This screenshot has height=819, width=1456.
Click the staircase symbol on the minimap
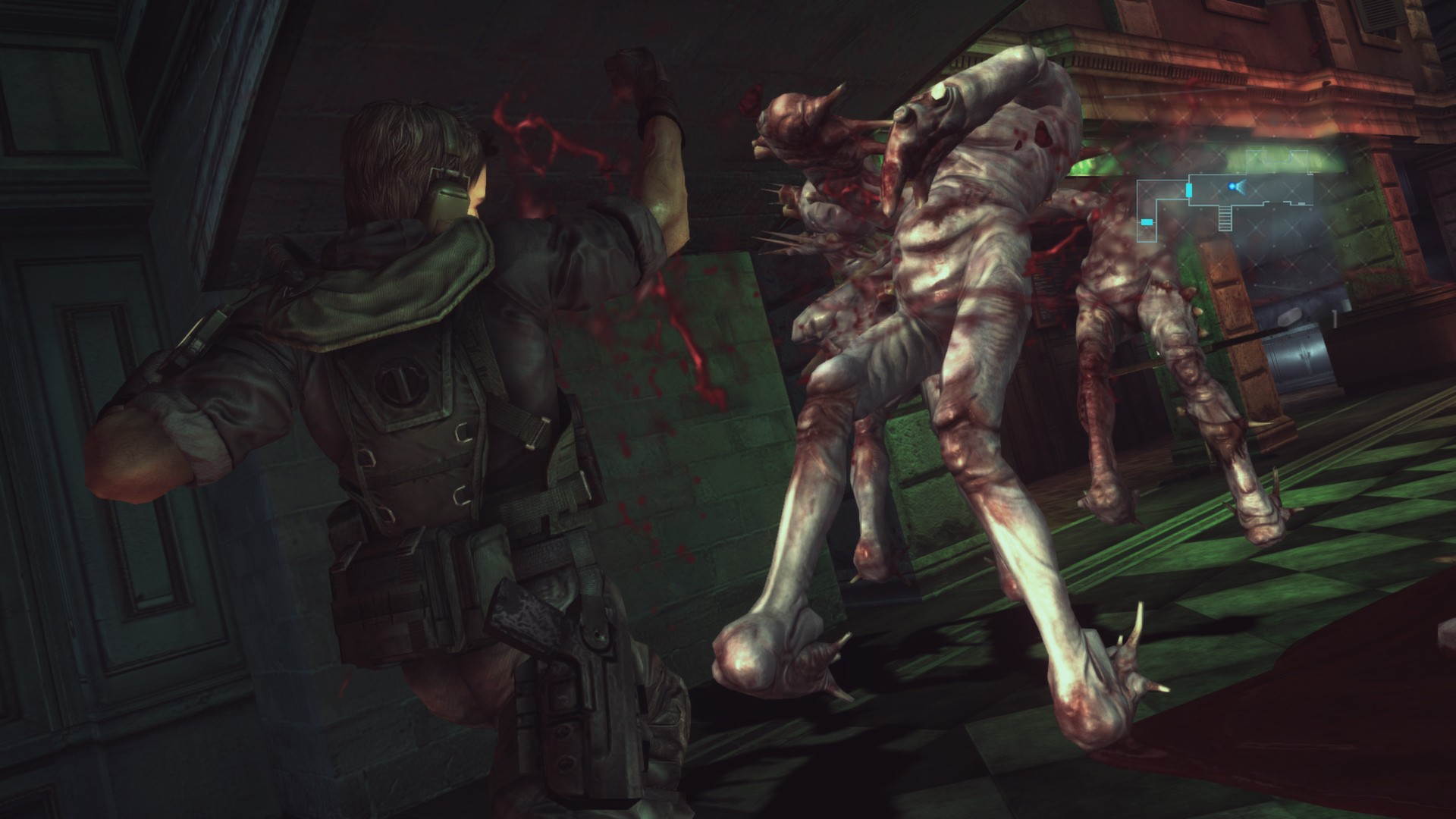pos(1225,218)
